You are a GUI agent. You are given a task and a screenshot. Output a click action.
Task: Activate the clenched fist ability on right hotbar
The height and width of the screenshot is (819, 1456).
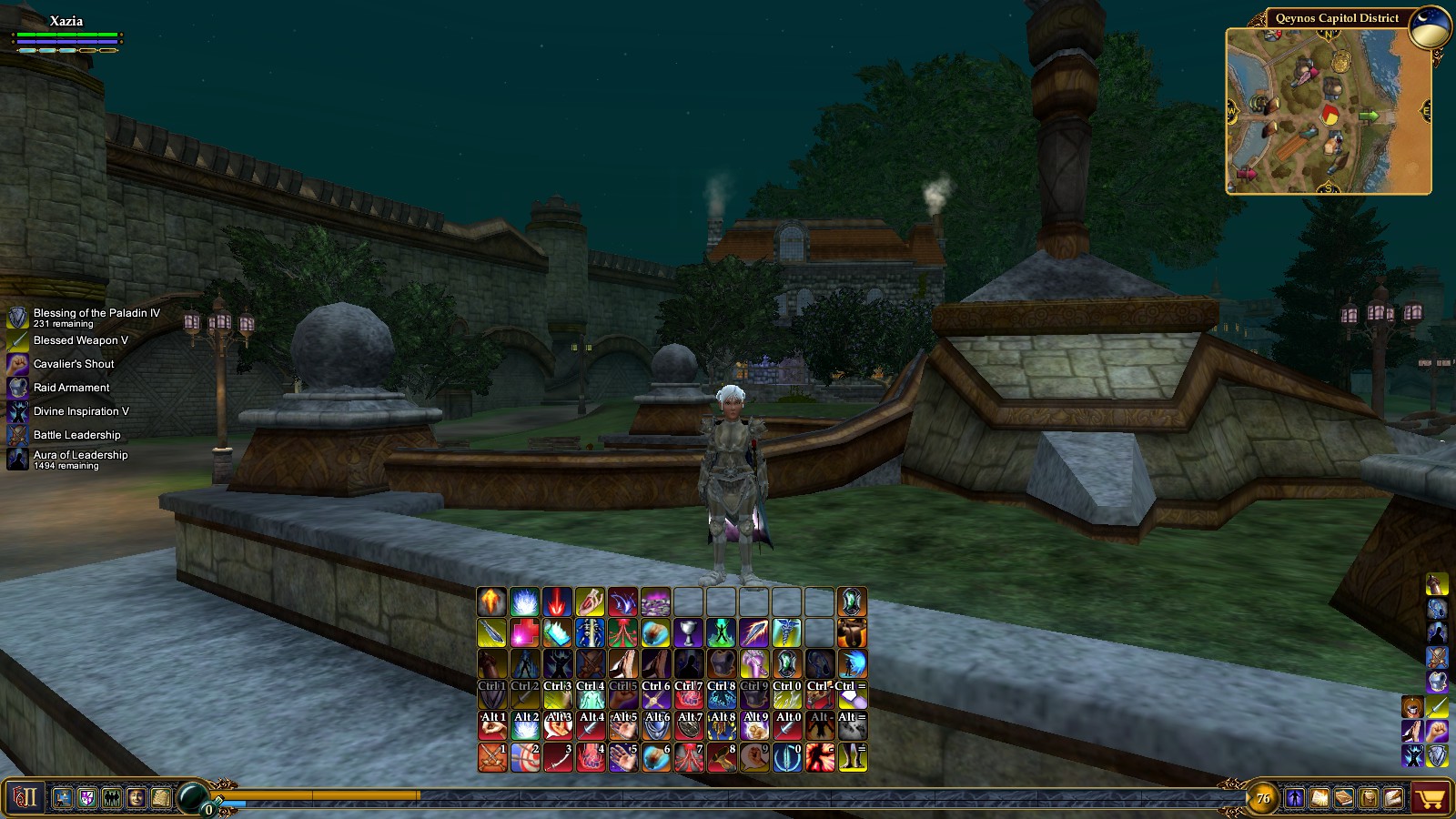tap(1437, 730)
